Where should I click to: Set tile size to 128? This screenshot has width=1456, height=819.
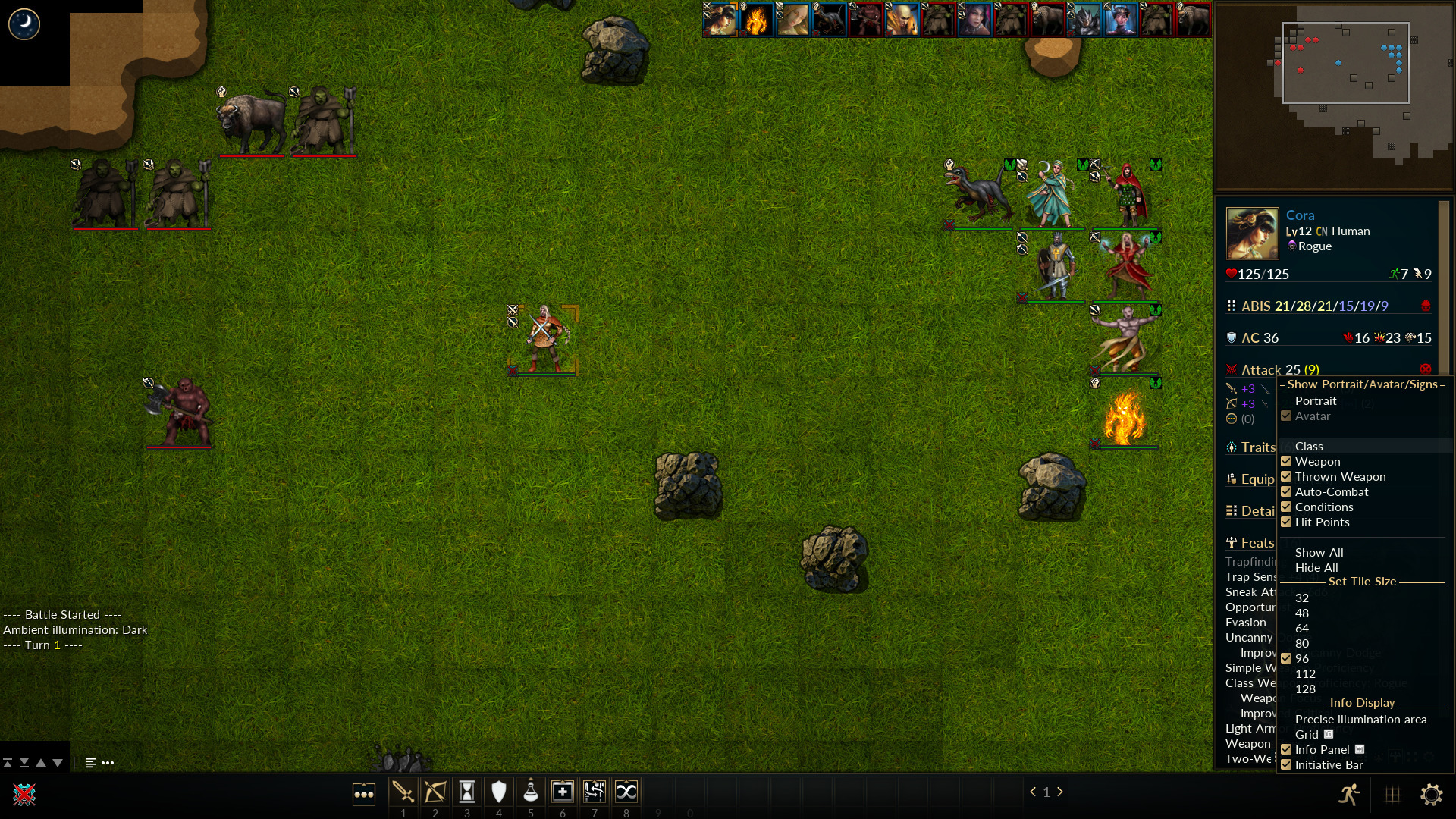[1306, 689]
